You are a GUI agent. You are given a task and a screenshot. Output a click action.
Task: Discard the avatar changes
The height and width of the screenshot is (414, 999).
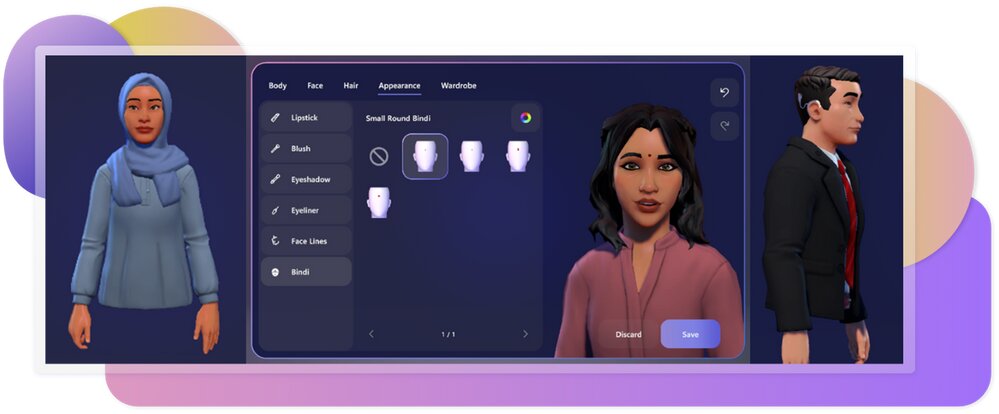tap(629, 334)
